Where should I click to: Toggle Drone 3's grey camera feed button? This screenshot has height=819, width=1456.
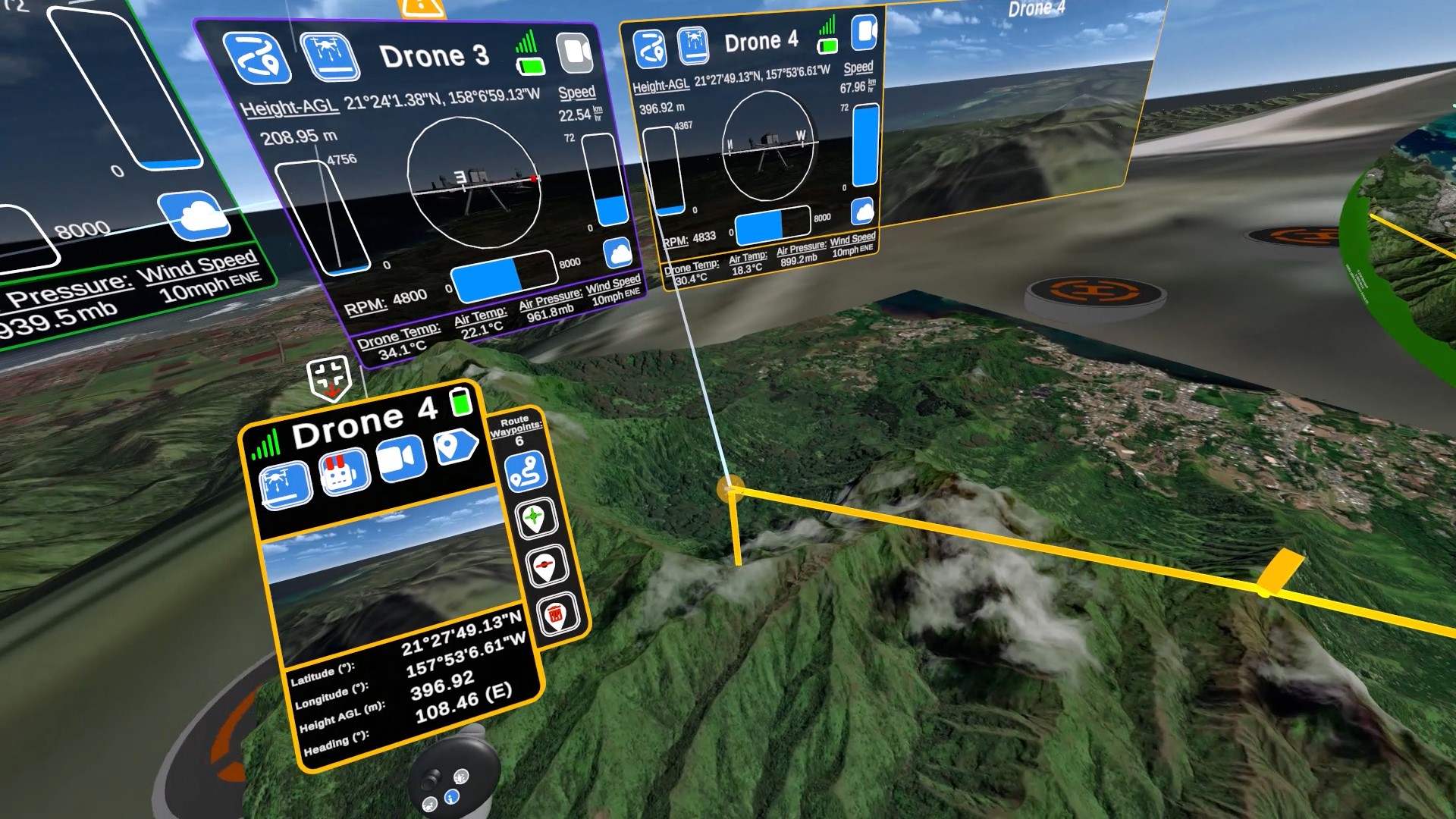point(574,52)
